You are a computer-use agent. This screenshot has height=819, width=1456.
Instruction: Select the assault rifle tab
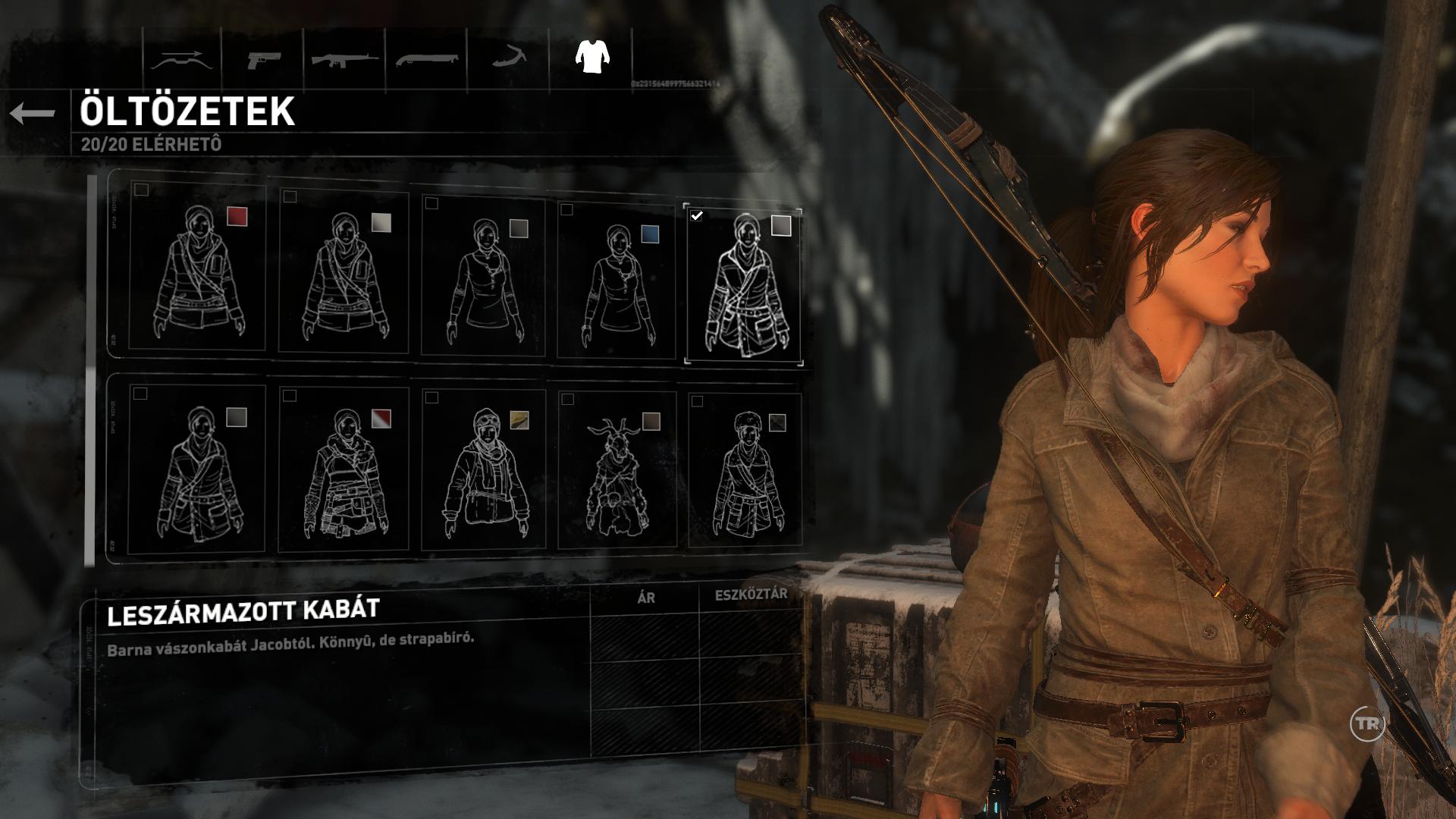point(344,59)
